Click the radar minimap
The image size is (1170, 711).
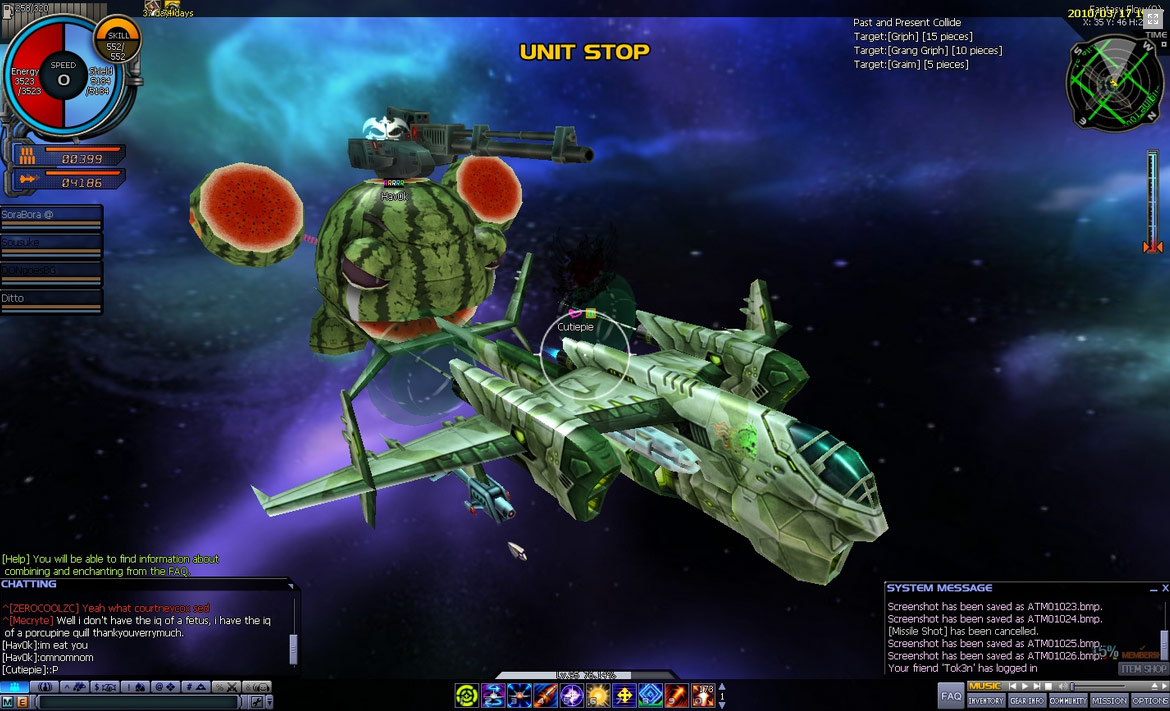click(1114, 82)
